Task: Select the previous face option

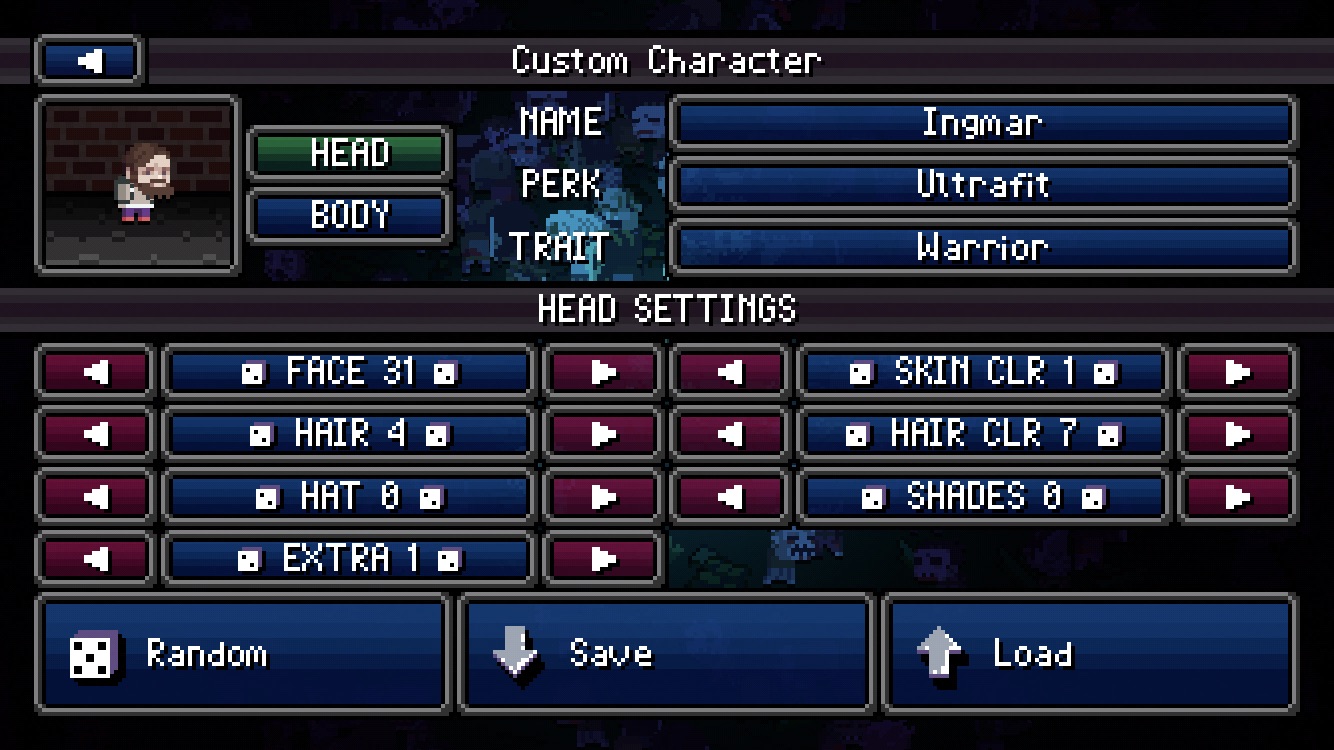Action: [x=95, y=372]
